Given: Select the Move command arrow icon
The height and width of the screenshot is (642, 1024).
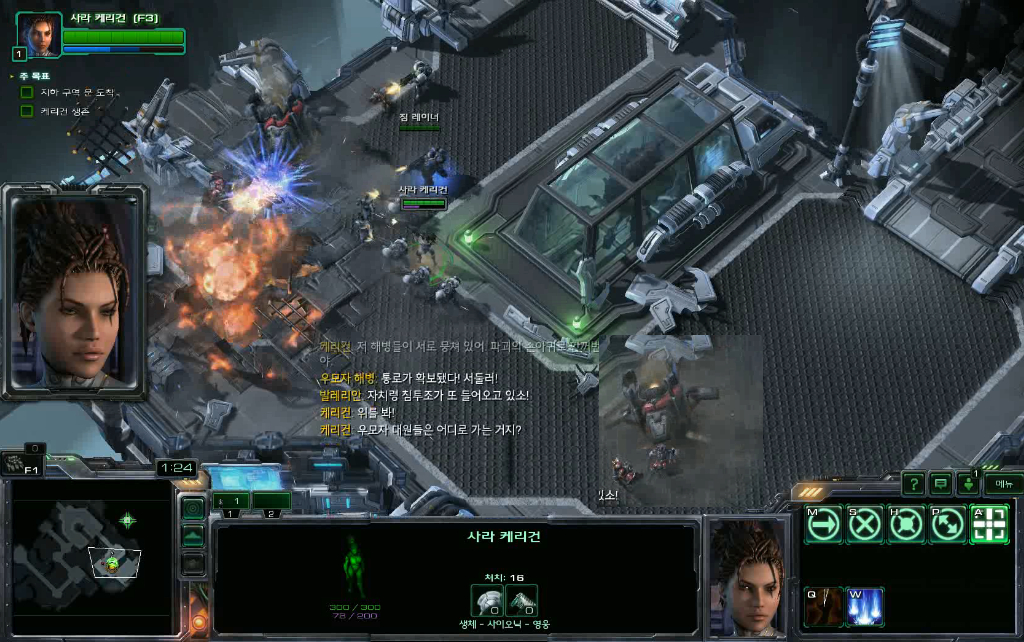Looking at the screenshot, I should [x=824, y=524].
